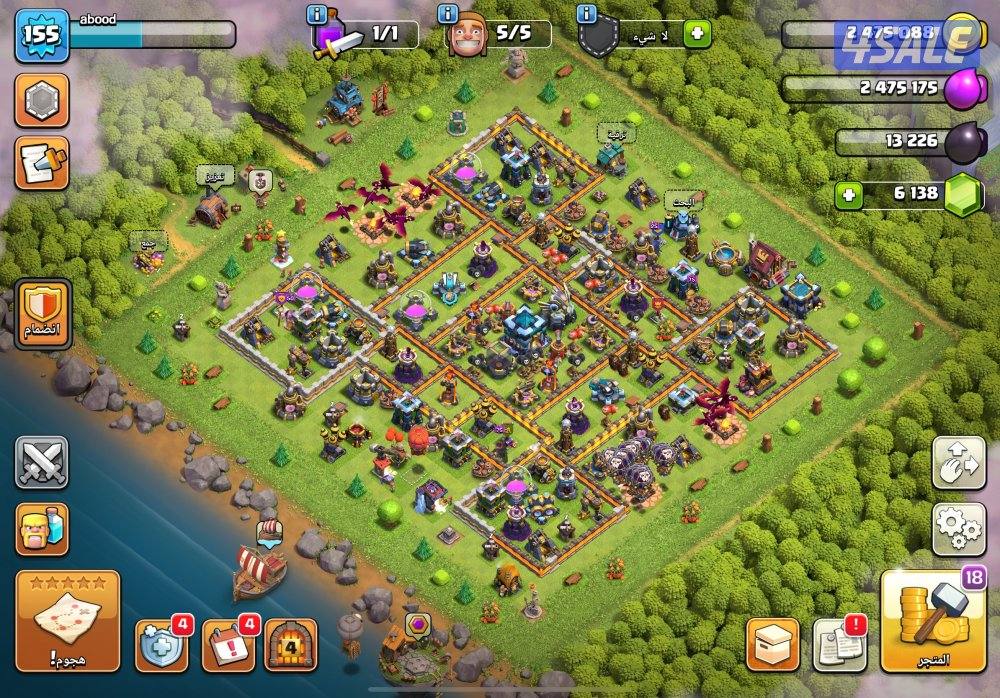Screen dimensions: 1000x698
Task: Start an attack with the map button
Action: (68, 618)
